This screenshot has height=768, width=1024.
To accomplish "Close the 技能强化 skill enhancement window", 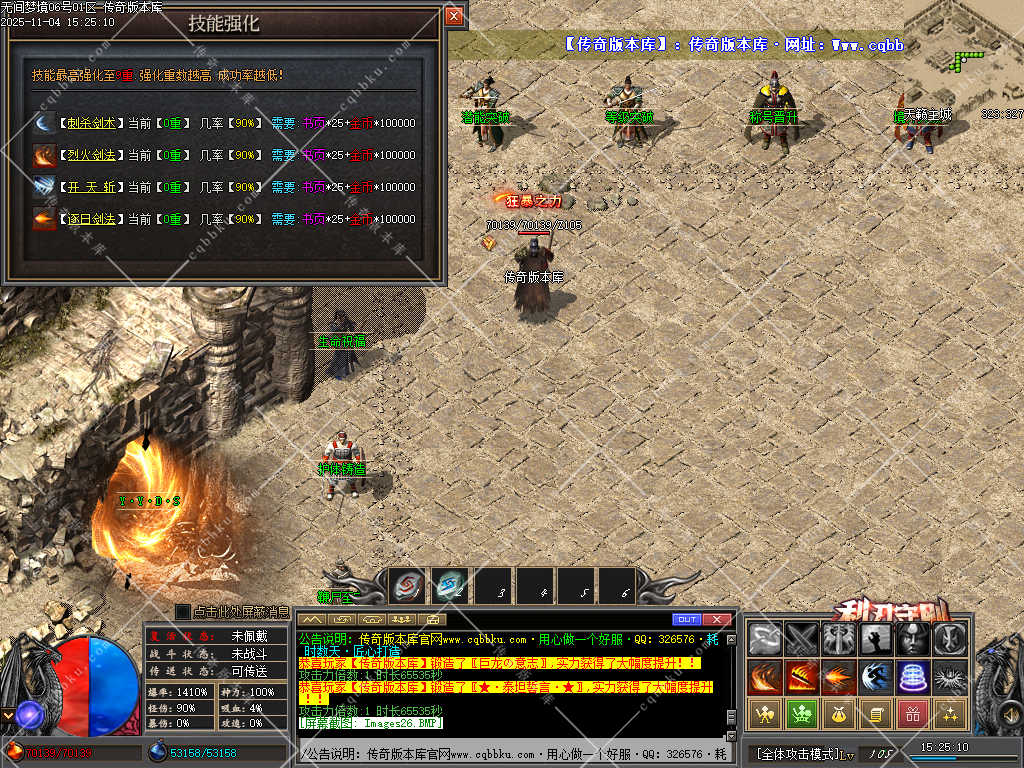I will pyautogui.click(x=454, y=16).
